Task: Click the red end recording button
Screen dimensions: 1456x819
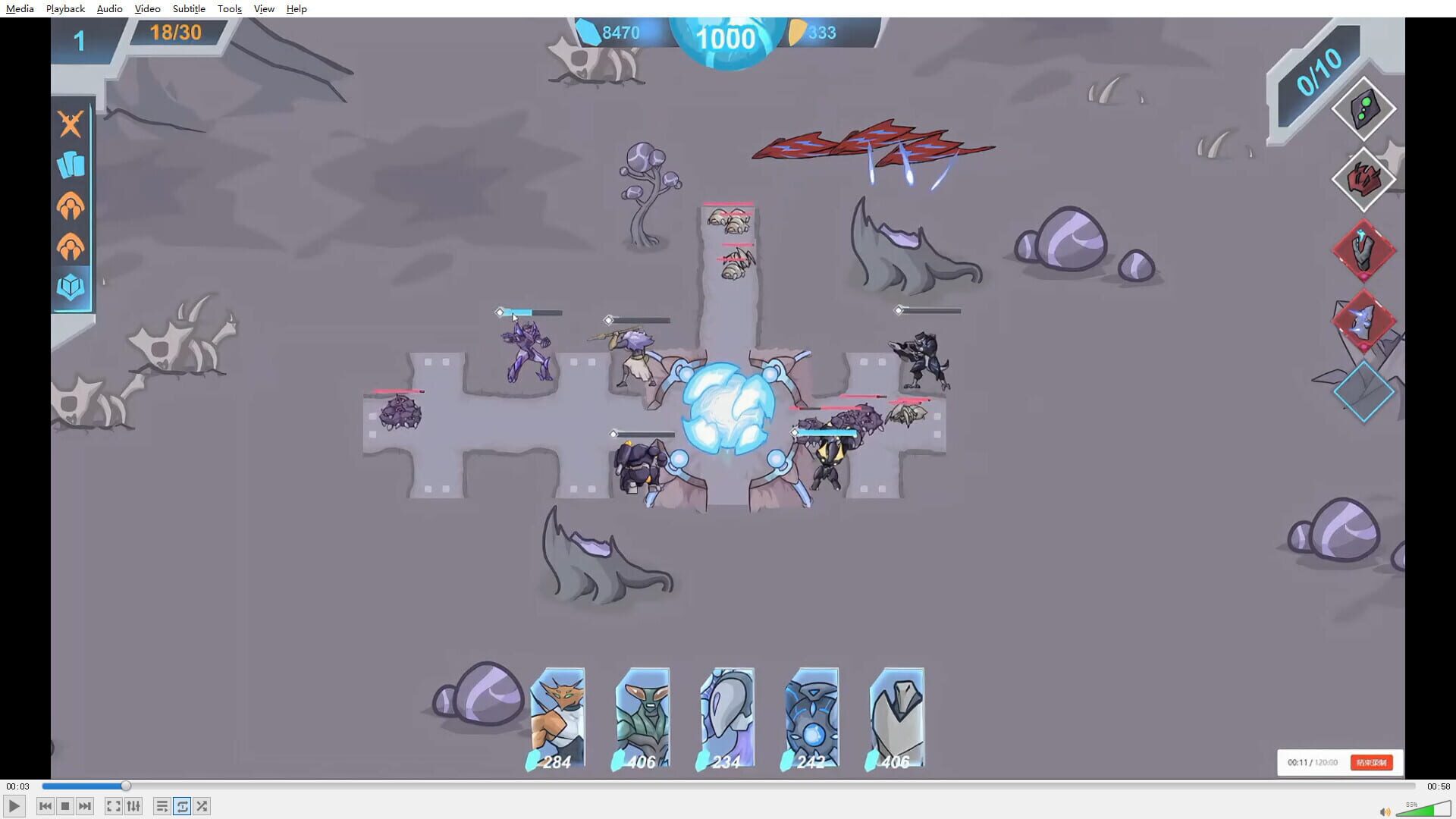Action: point(1373,763)
